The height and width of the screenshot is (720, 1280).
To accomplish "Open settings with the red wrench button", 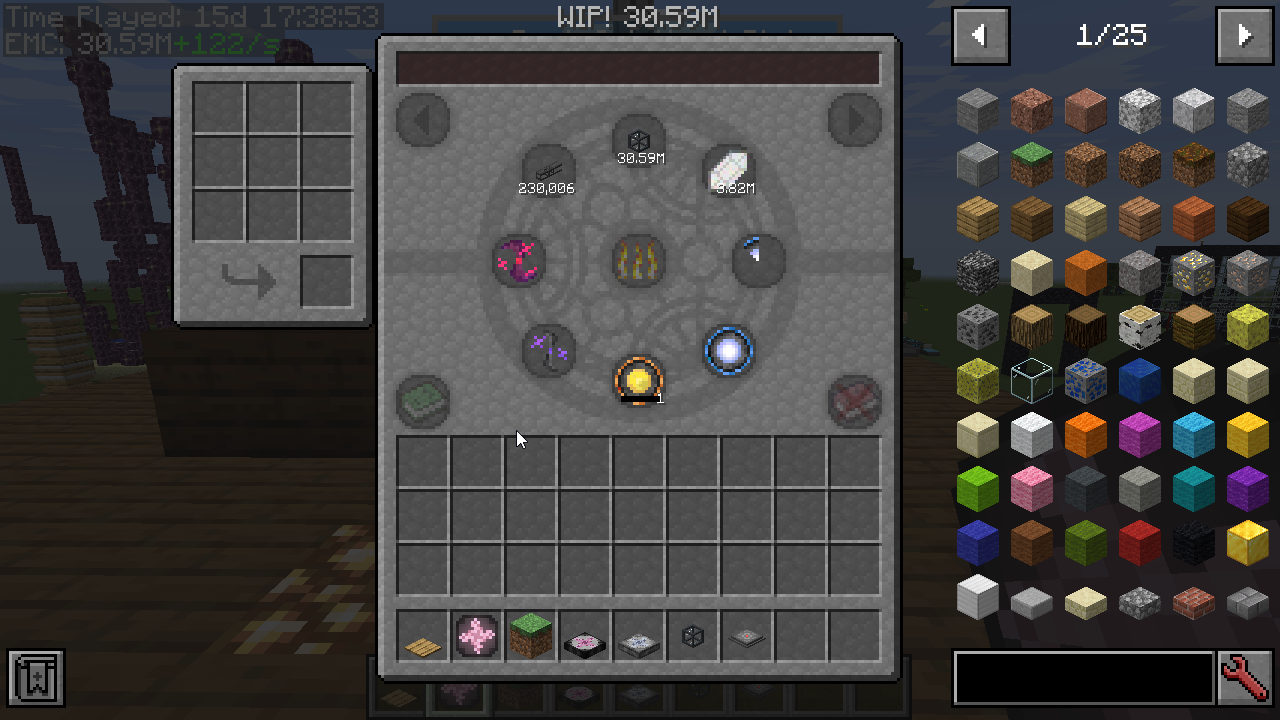I will click(1245, 678).
